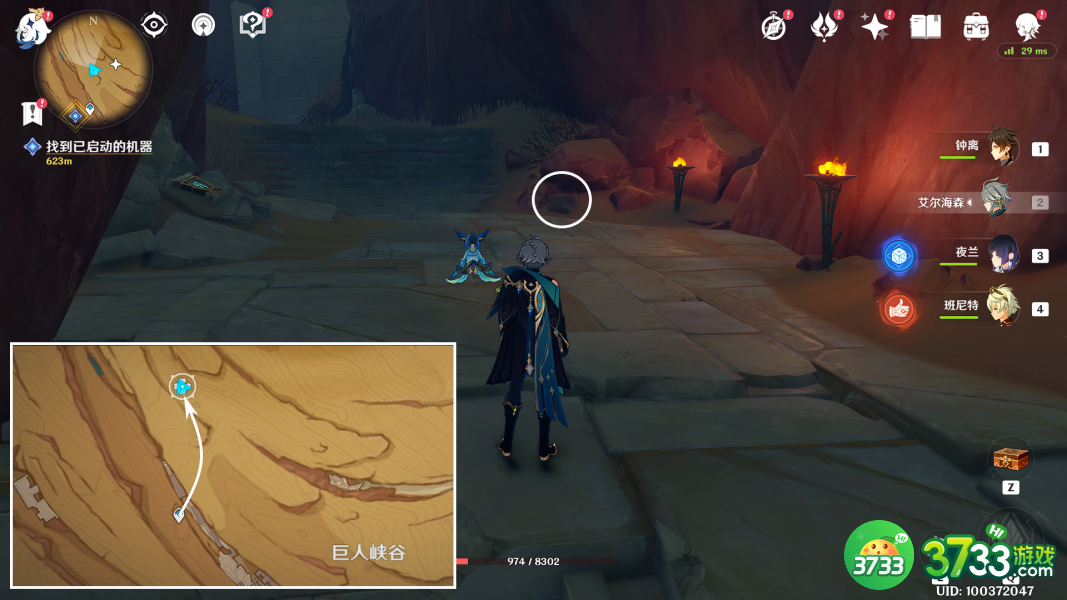Open the winged battle pass icon
This screenshot has width=1067, height=600.
click(x=824, y=27)
